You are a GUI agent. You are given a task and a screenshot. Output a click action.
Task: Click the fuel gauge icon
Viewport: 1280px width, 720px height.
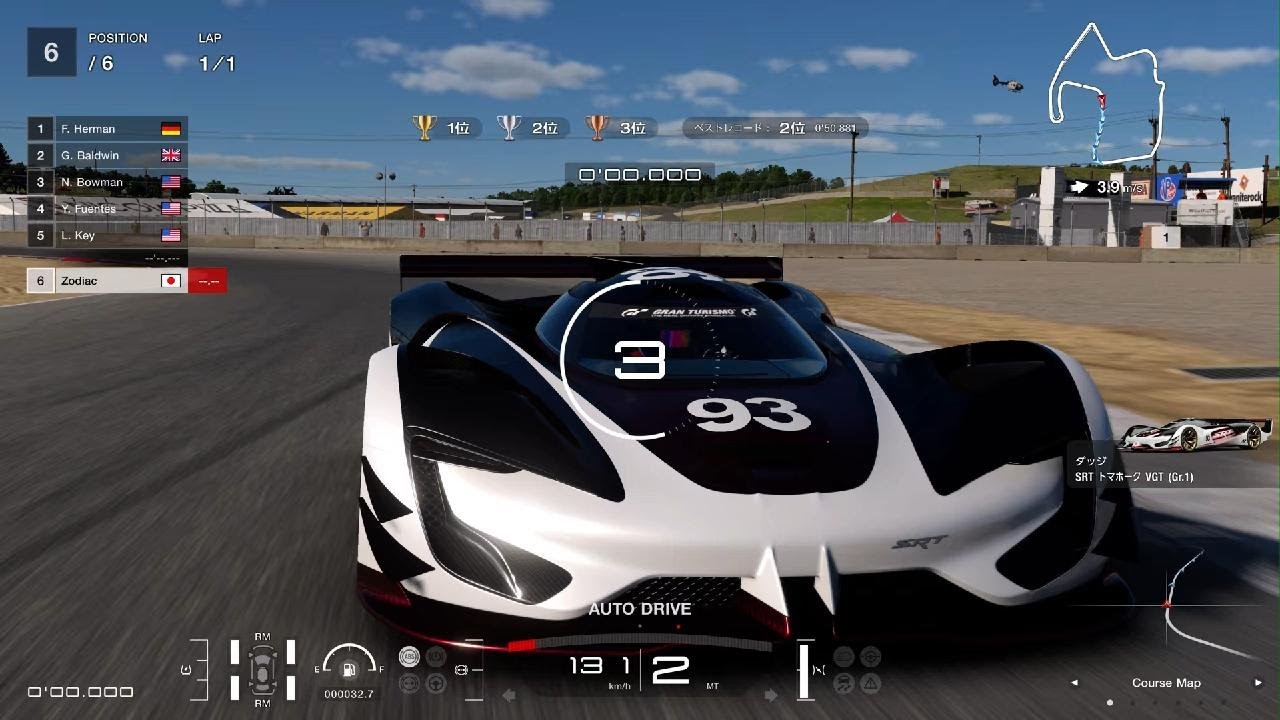coord(349,670)
